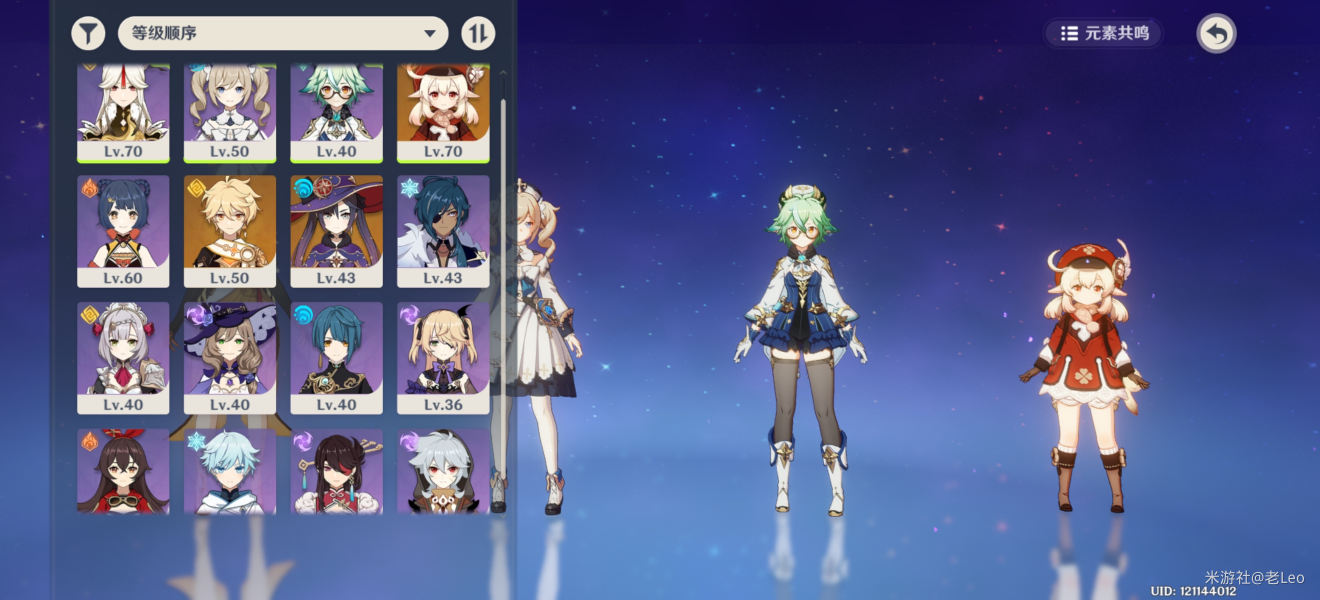Choose Lisa's Lv.40 character card
This screenshot has height=600, width=1320.
pyautogui.click(x=230, y=357)
